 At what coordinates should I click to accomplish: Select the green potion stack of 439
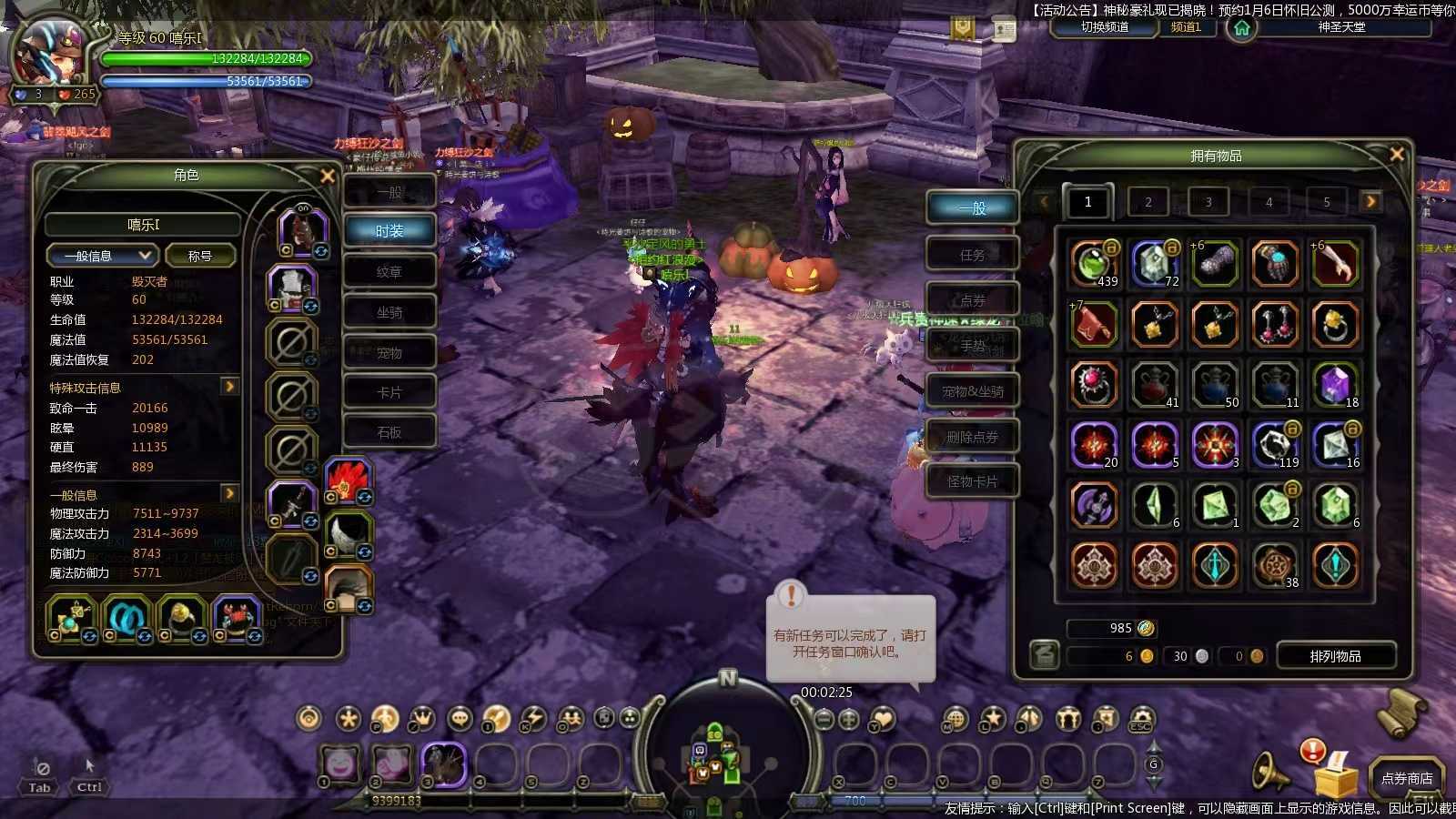coord(1093,263)
